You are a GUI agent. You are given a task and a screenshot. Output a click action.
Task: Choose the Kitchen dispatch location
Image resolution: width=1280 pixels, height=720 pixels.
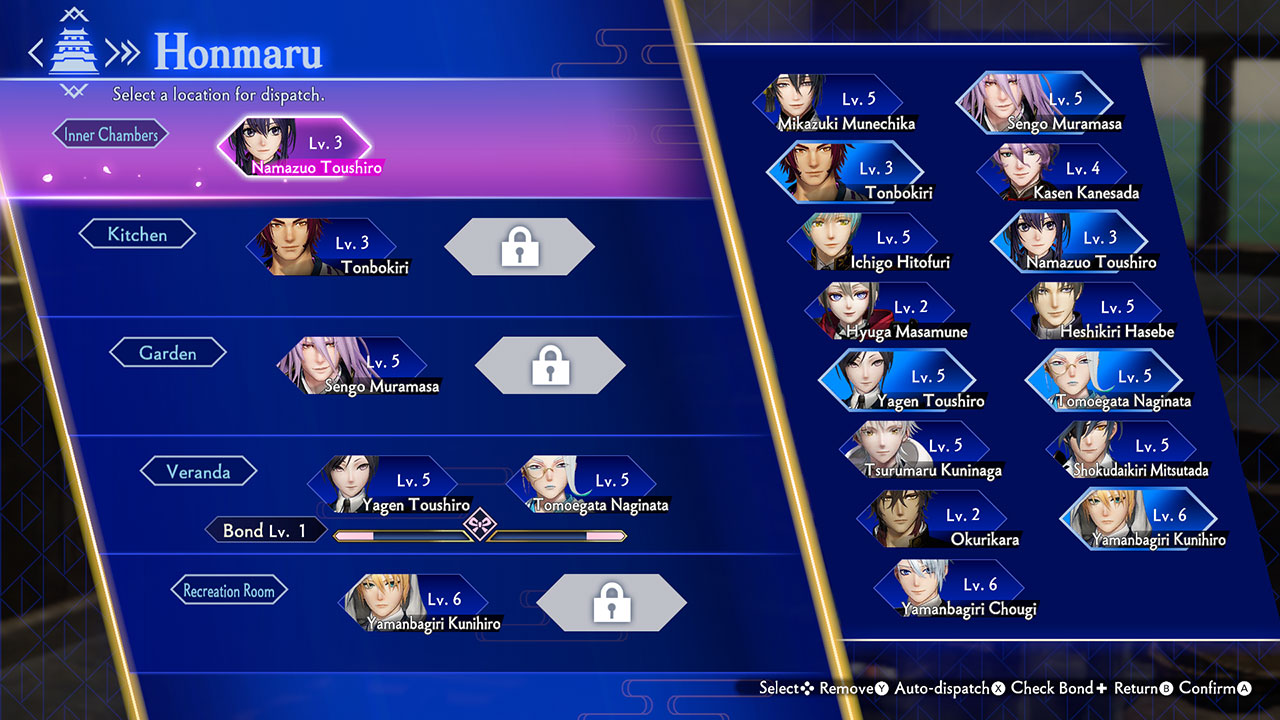[x=137, y=235]
